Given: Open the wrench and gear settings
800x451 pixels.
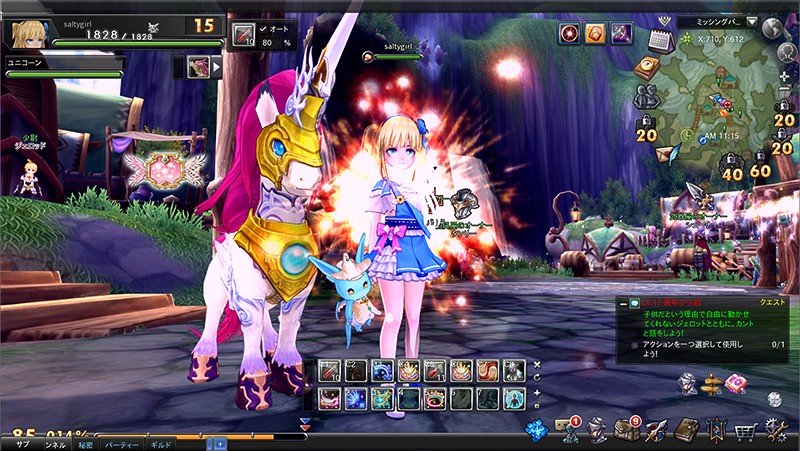Looking at the screenshot, I should pyautogui.click(x=777, y=432).
